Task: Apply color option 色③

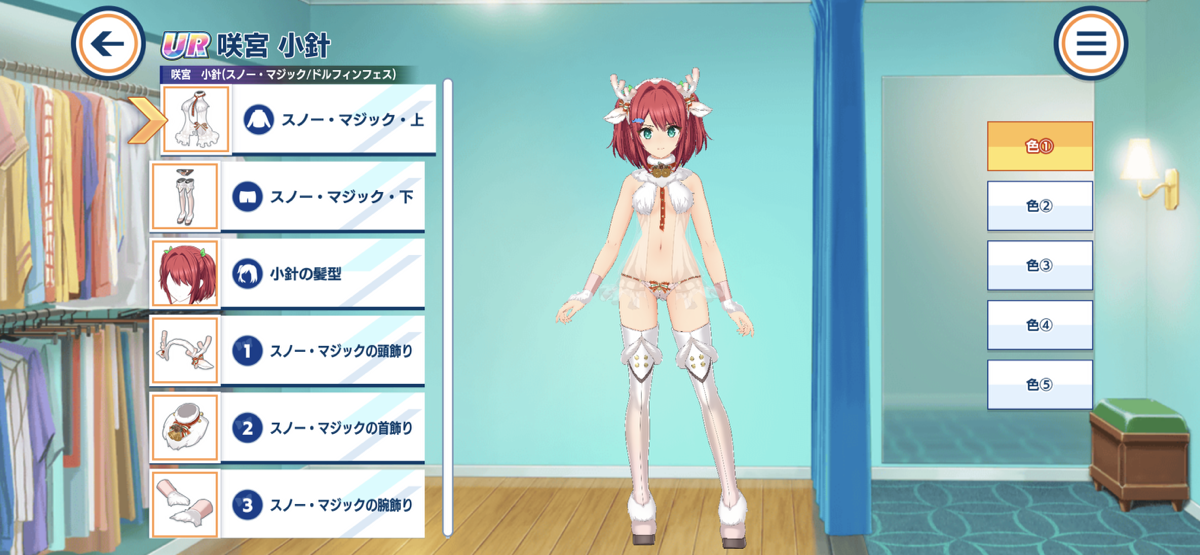Action: 1039,265
